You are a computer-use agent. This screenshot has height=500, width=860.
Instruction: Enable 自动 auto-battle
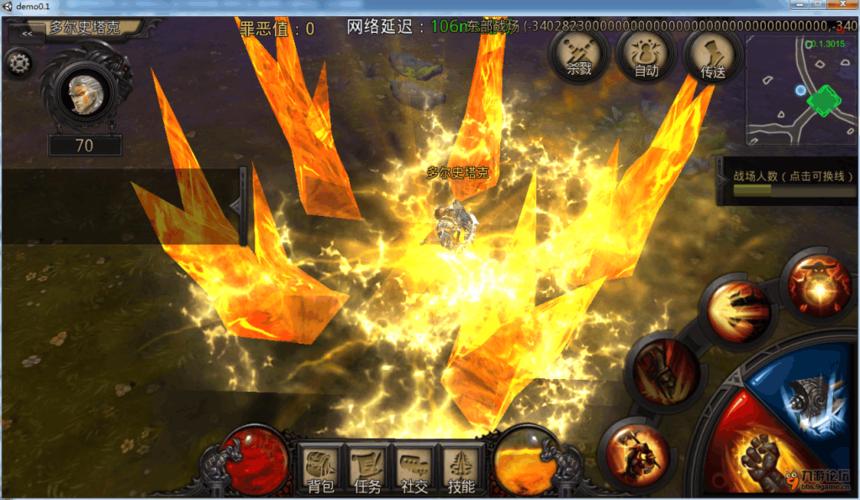click(646, 54)
